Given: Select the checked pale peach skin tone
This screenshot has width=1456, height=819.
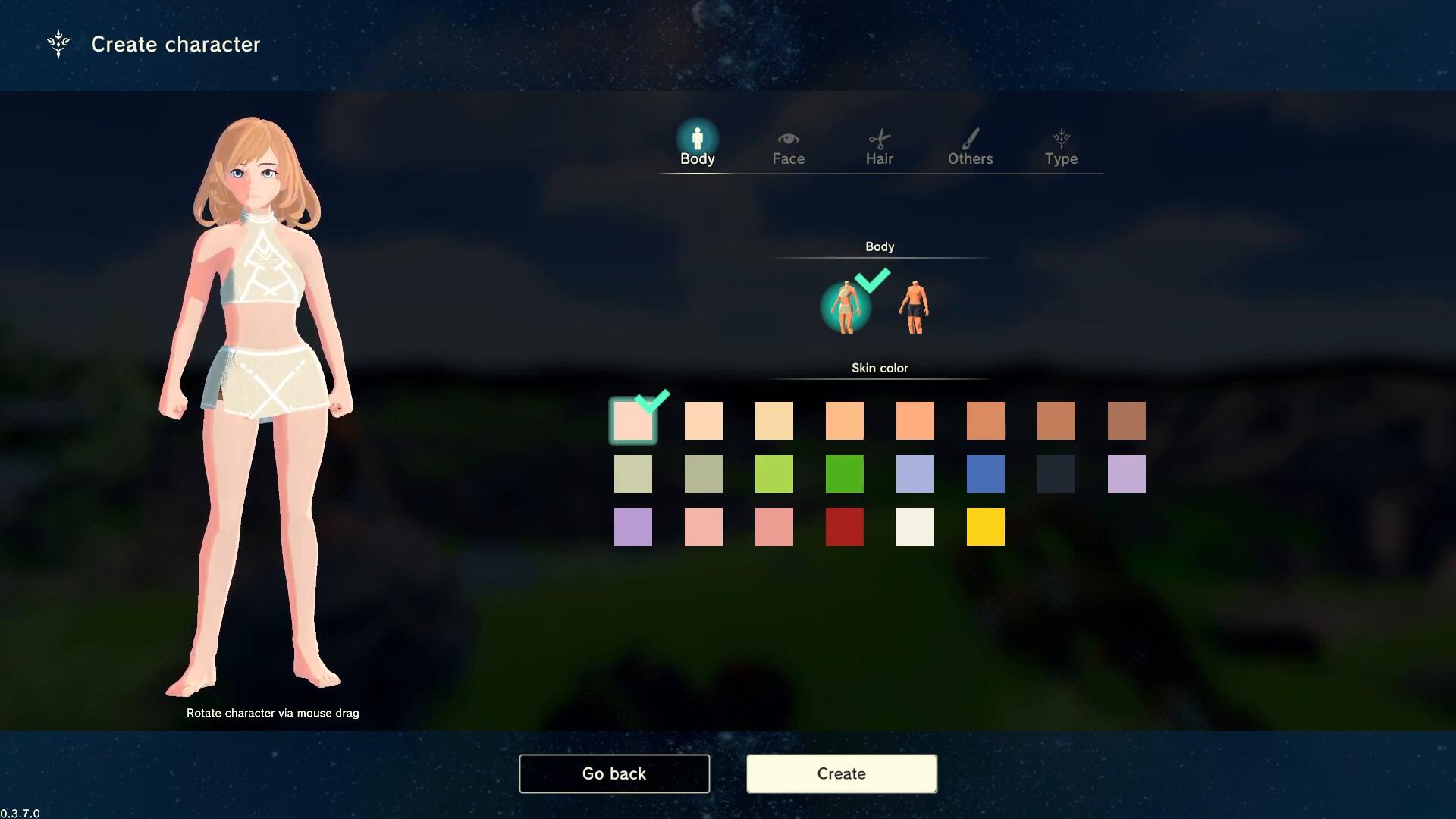Looking at the screenshot, I should [632, 421].
